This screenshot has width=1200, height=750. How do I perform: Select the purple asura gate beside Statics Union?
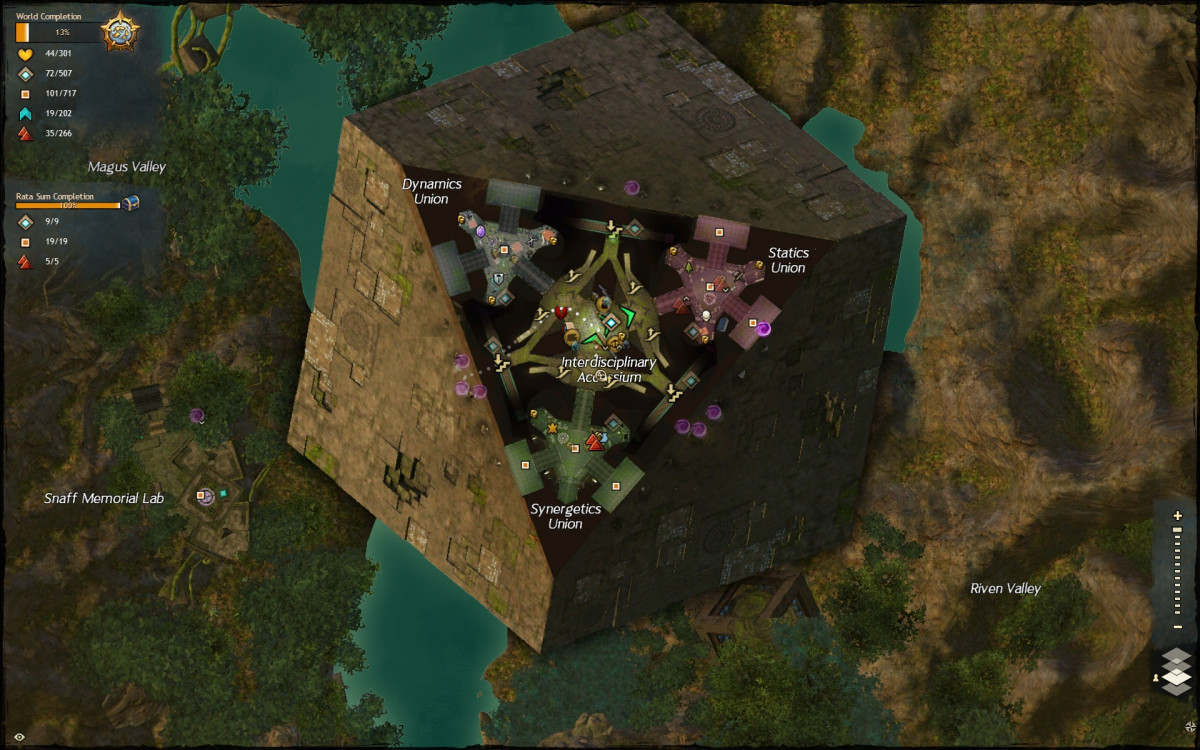tap(763, 328)
